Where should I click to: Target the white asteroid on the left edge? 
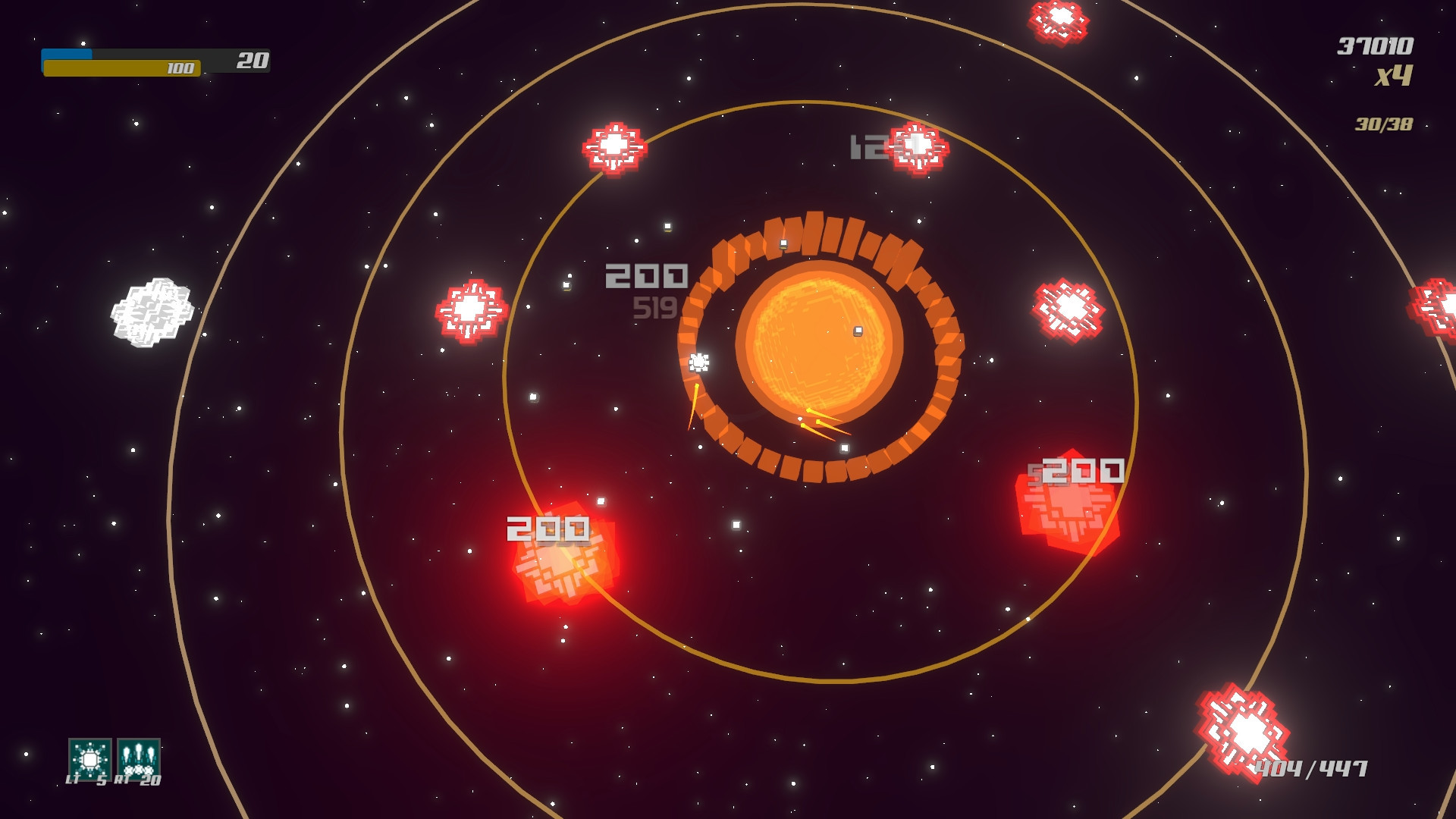pyautogui.click(x=152, y=311)
